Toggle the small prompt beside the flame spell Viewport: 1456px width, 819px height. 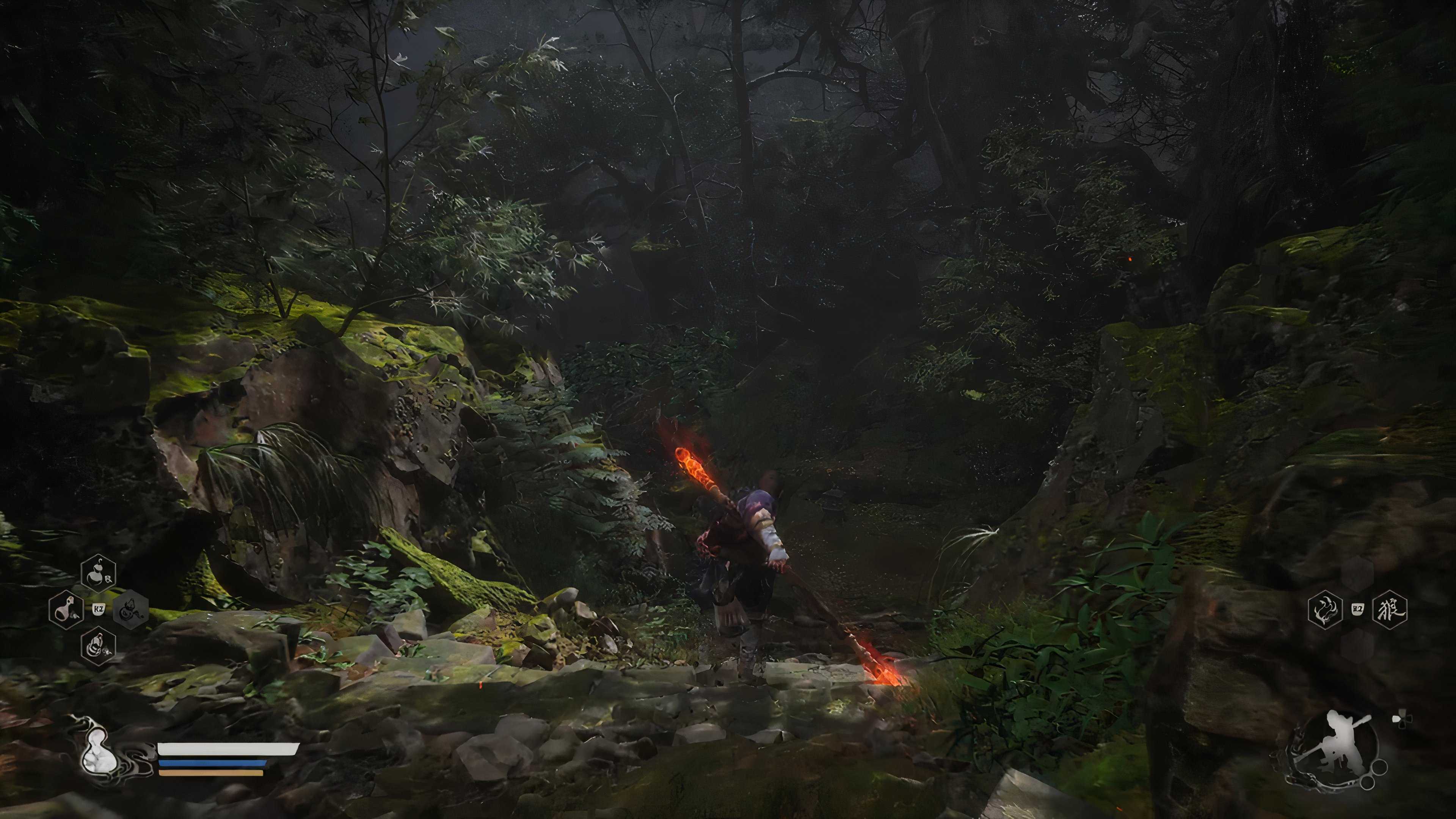1358,608
